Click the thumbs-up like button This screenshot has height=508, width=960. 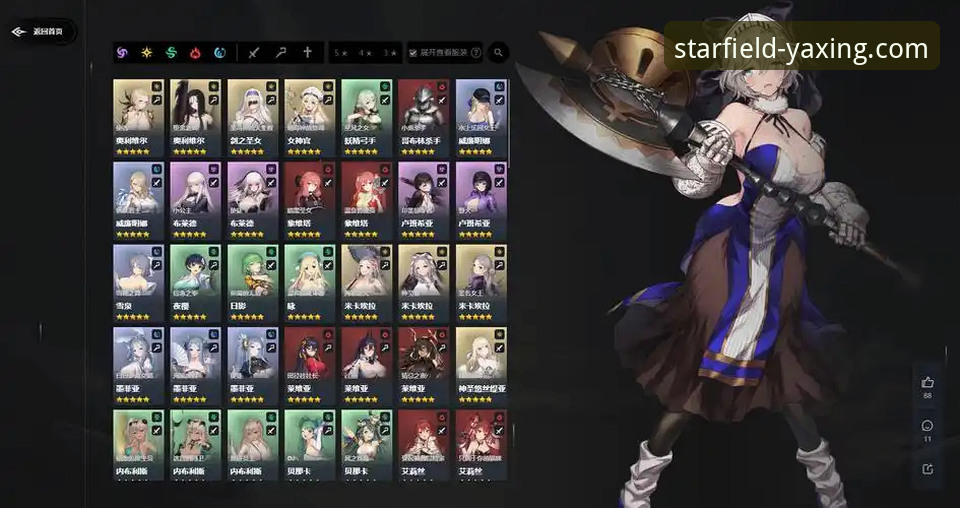click(x=927, y=382)
